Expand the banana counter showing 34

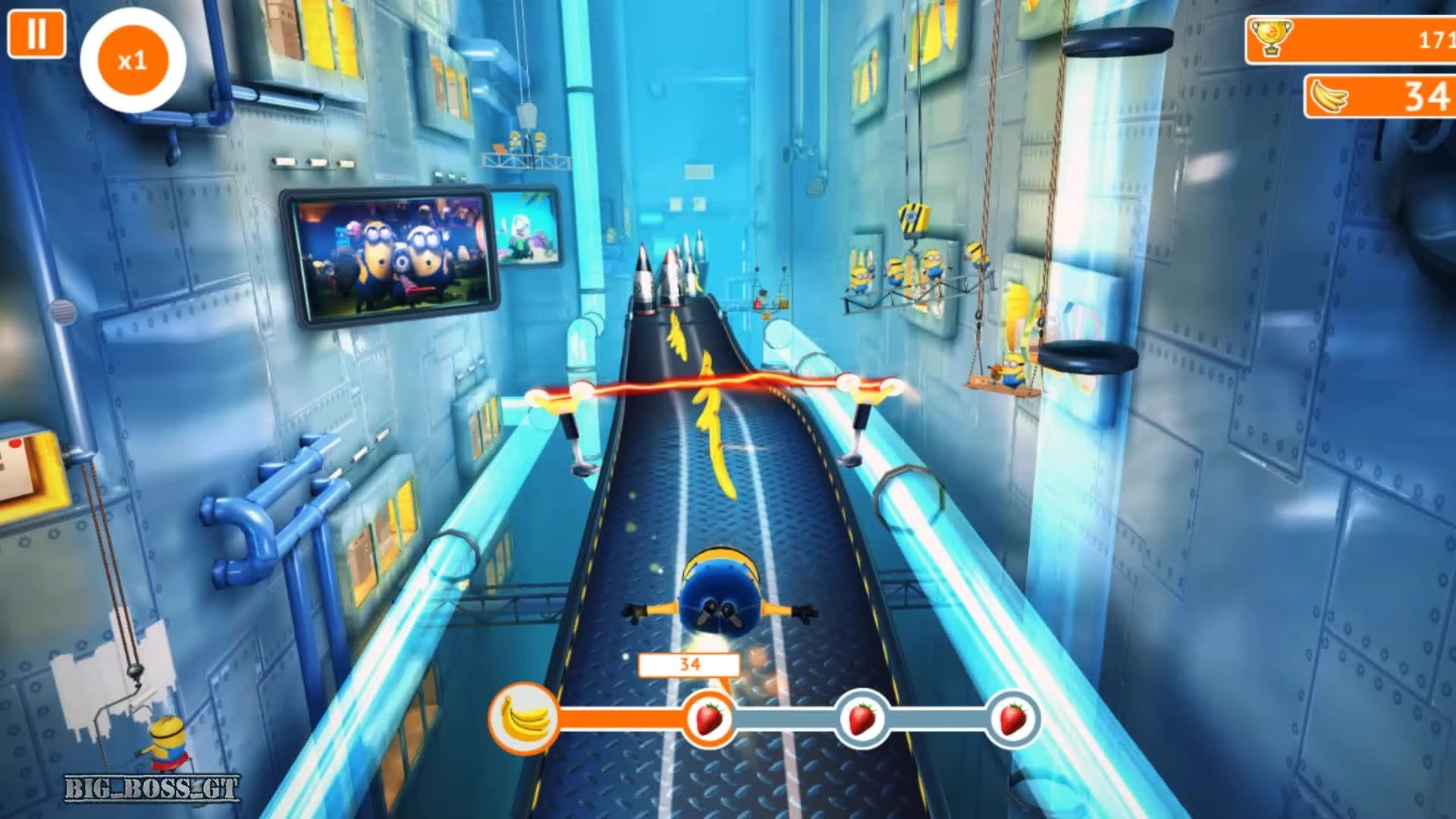(x=1380, y=96)
